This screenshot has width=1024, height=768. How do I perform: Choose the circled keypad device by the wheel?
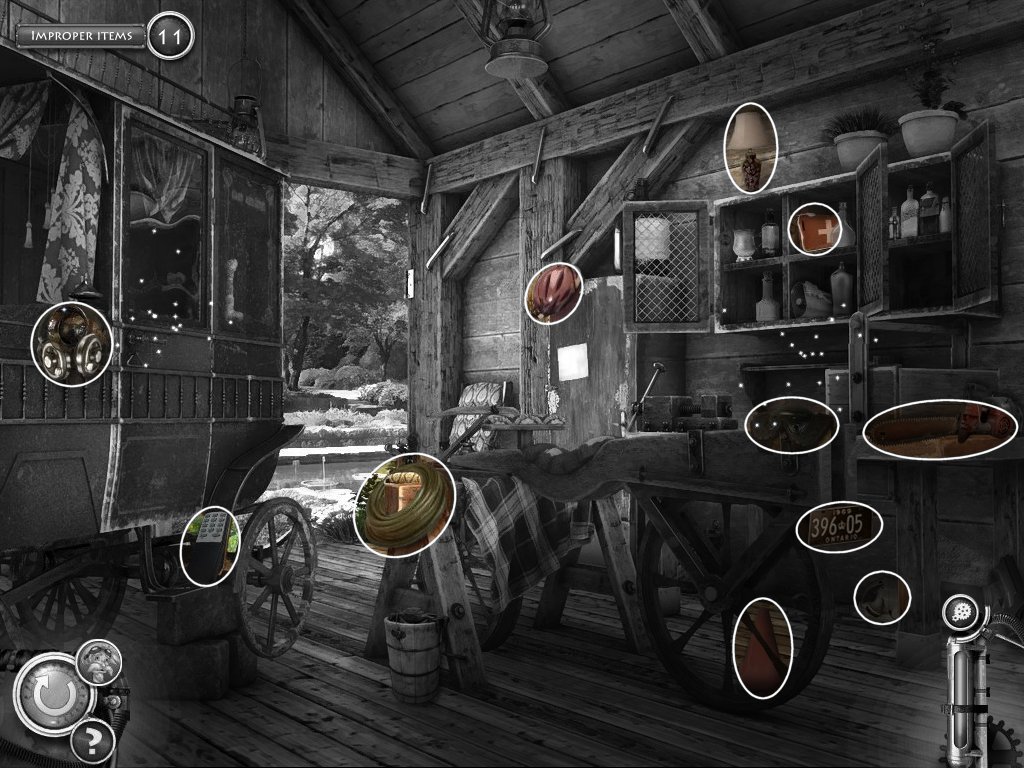[x=210, y=545]
